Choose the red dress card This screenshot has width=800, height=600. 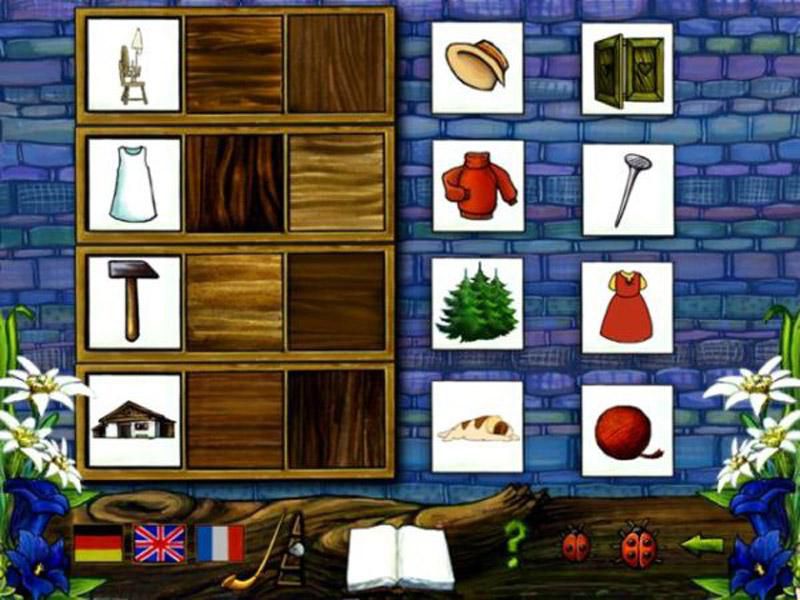click(x=627, y=307)
